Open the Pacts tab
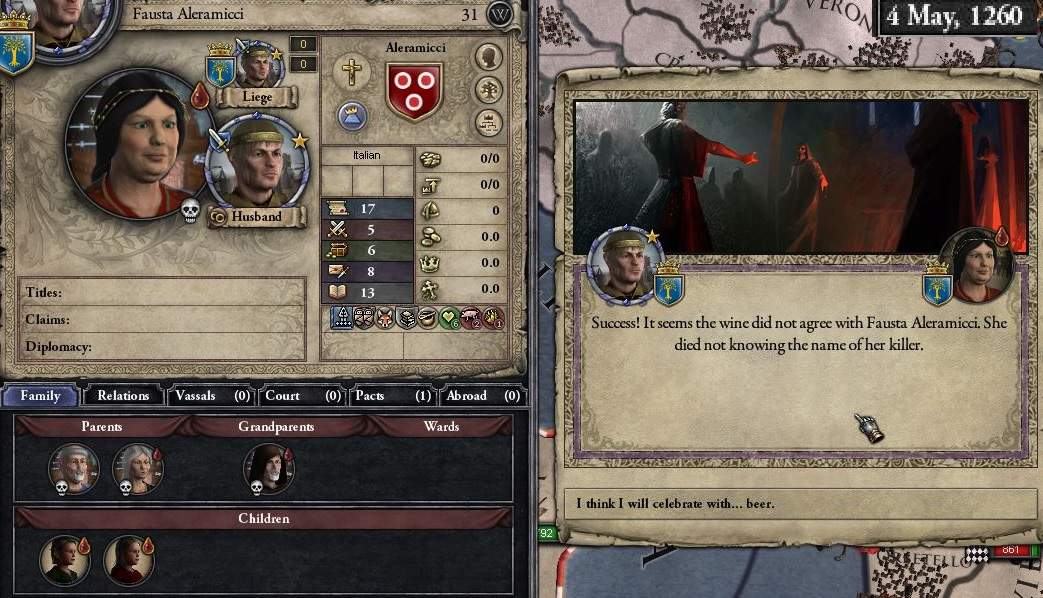 pyautogui.click(x=391, y=395)
